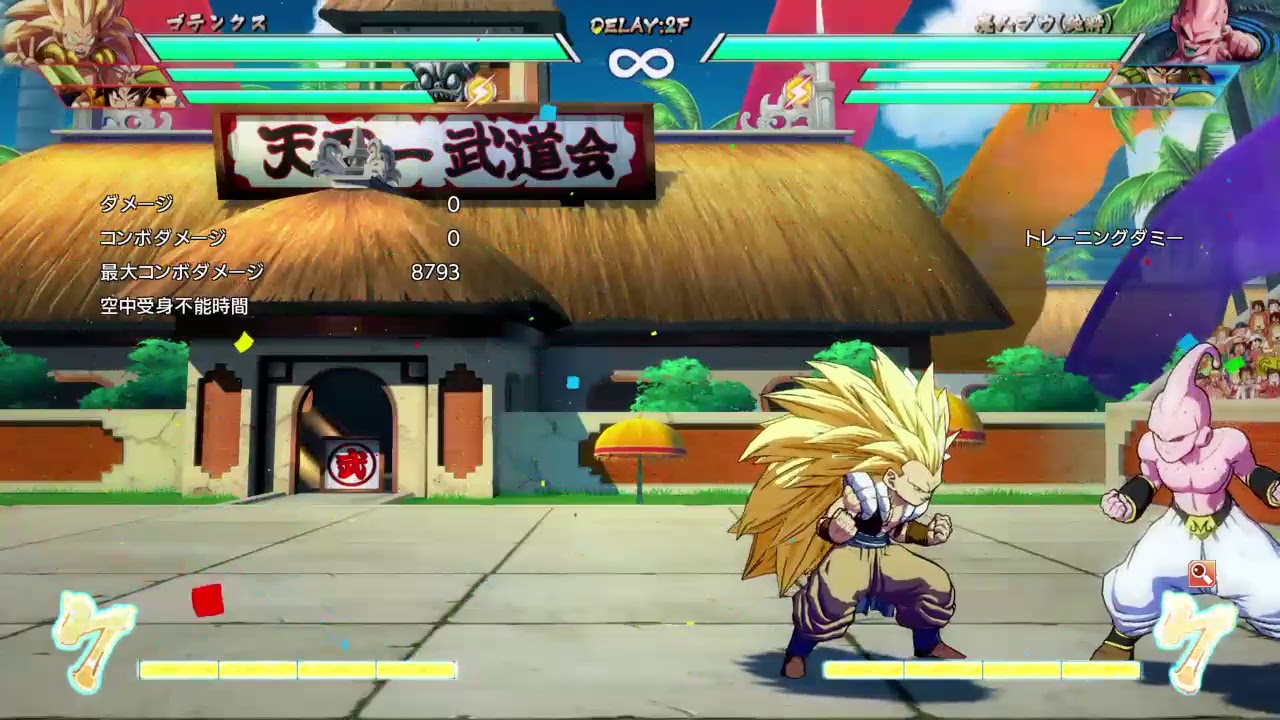
Task: Click Buu's lightning assist icon
Action: click(x=800, y=89)
